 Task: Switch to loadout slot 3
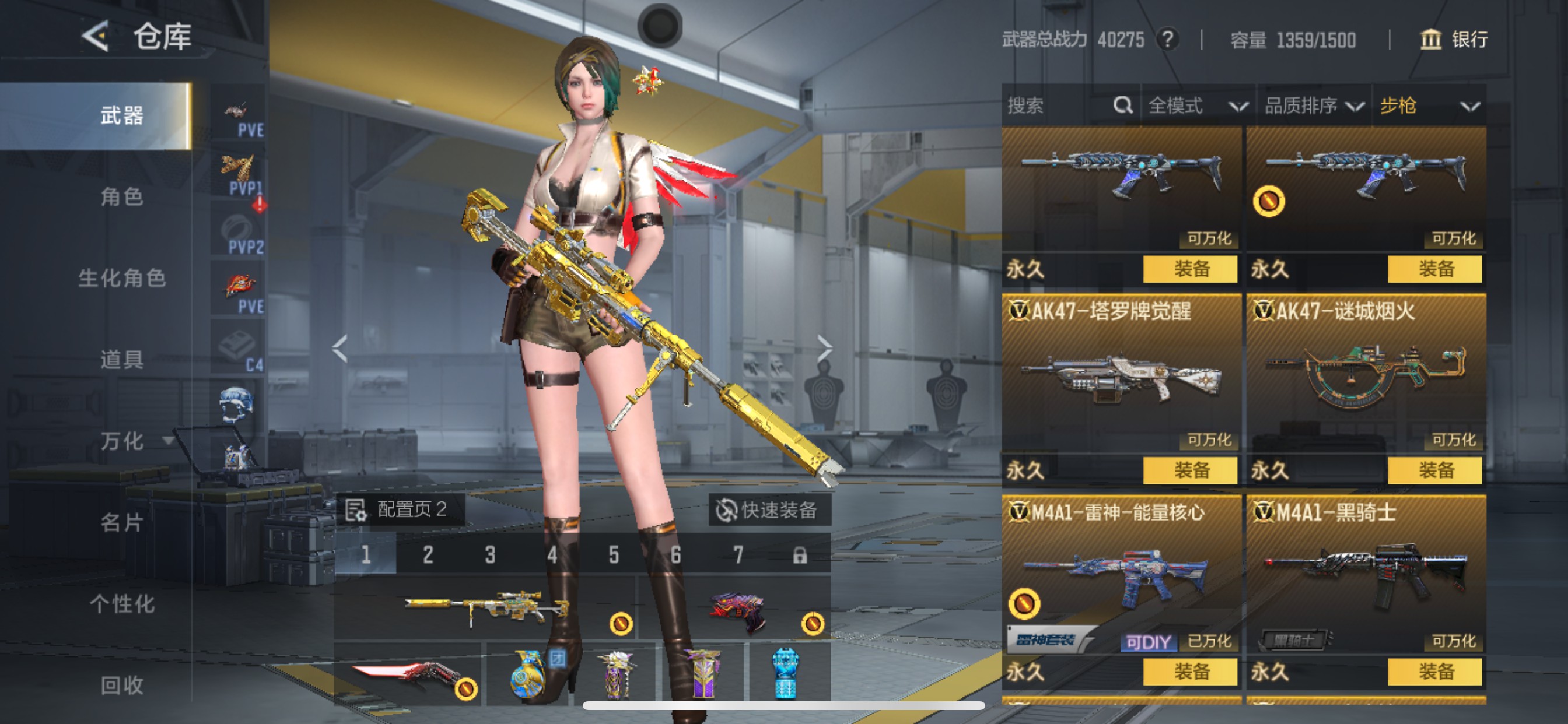490,555
